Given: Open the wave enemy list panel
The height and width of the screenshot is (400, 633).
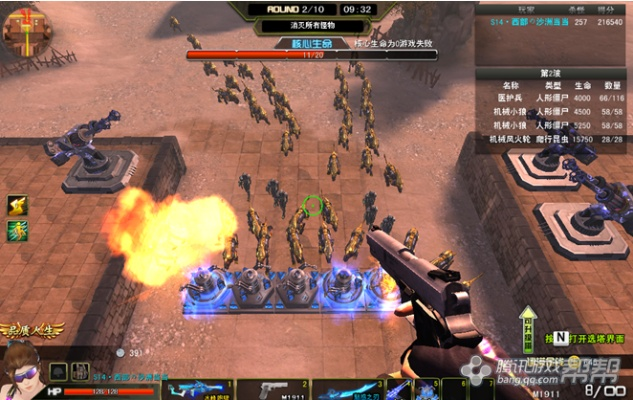Looking at the screenshot, I should coord(553,111).
